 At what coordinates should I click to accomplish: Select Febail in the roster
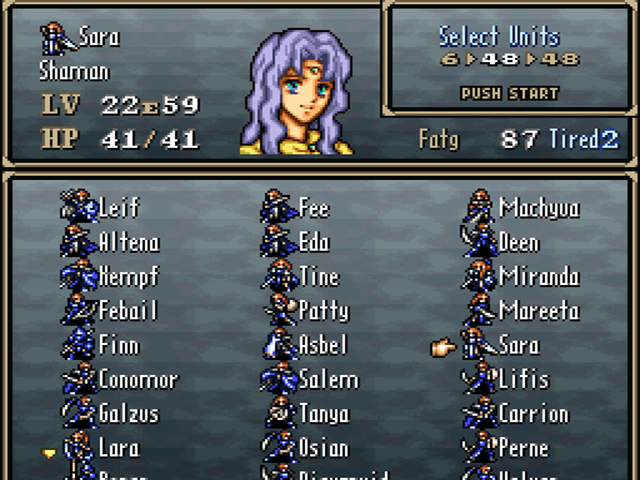point(128,311)
